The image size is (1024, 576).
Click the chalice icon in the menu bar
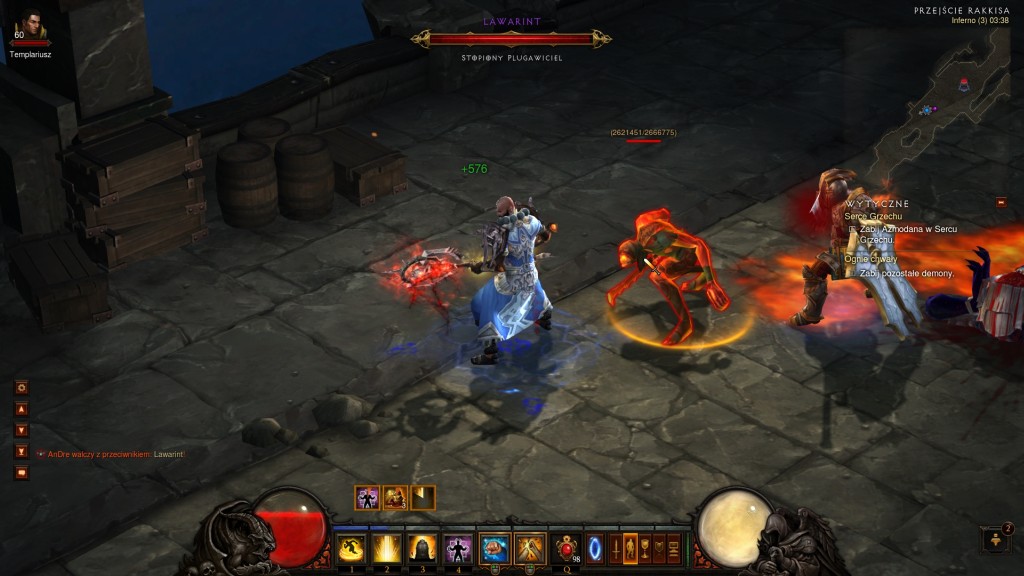tap(645, 548)
